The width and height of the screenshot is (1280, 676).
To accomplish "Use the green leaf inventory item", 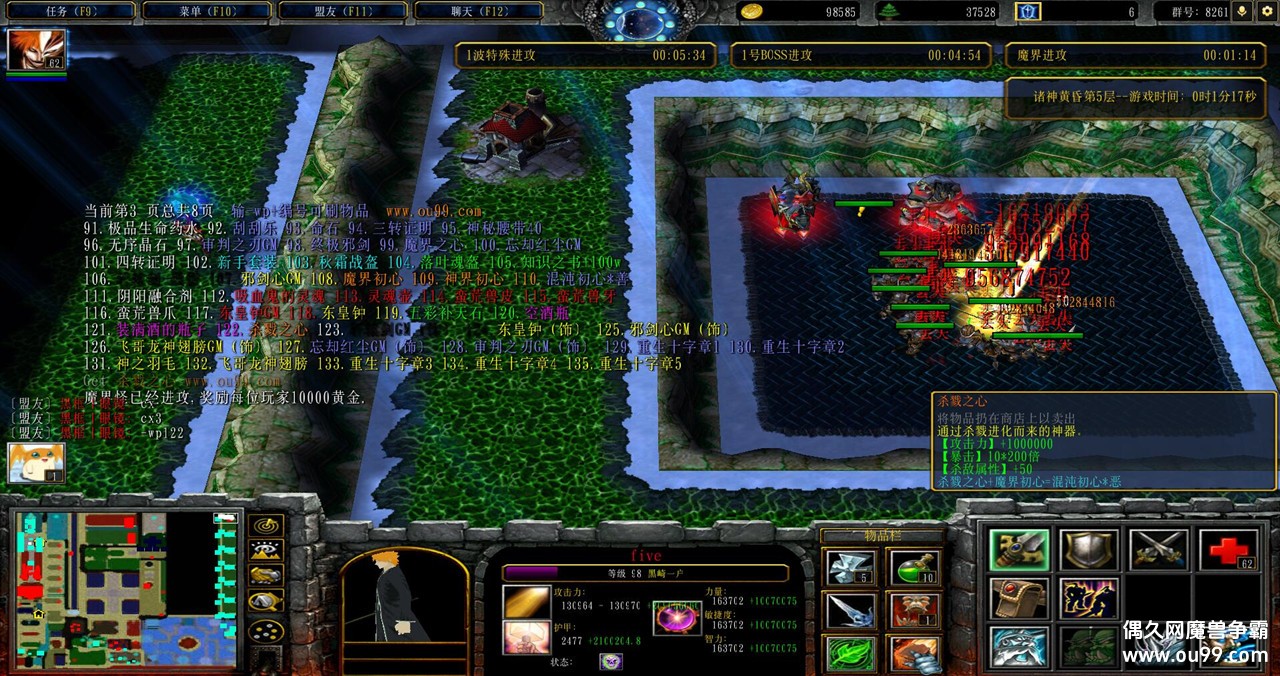I will [x=851, y=654].
